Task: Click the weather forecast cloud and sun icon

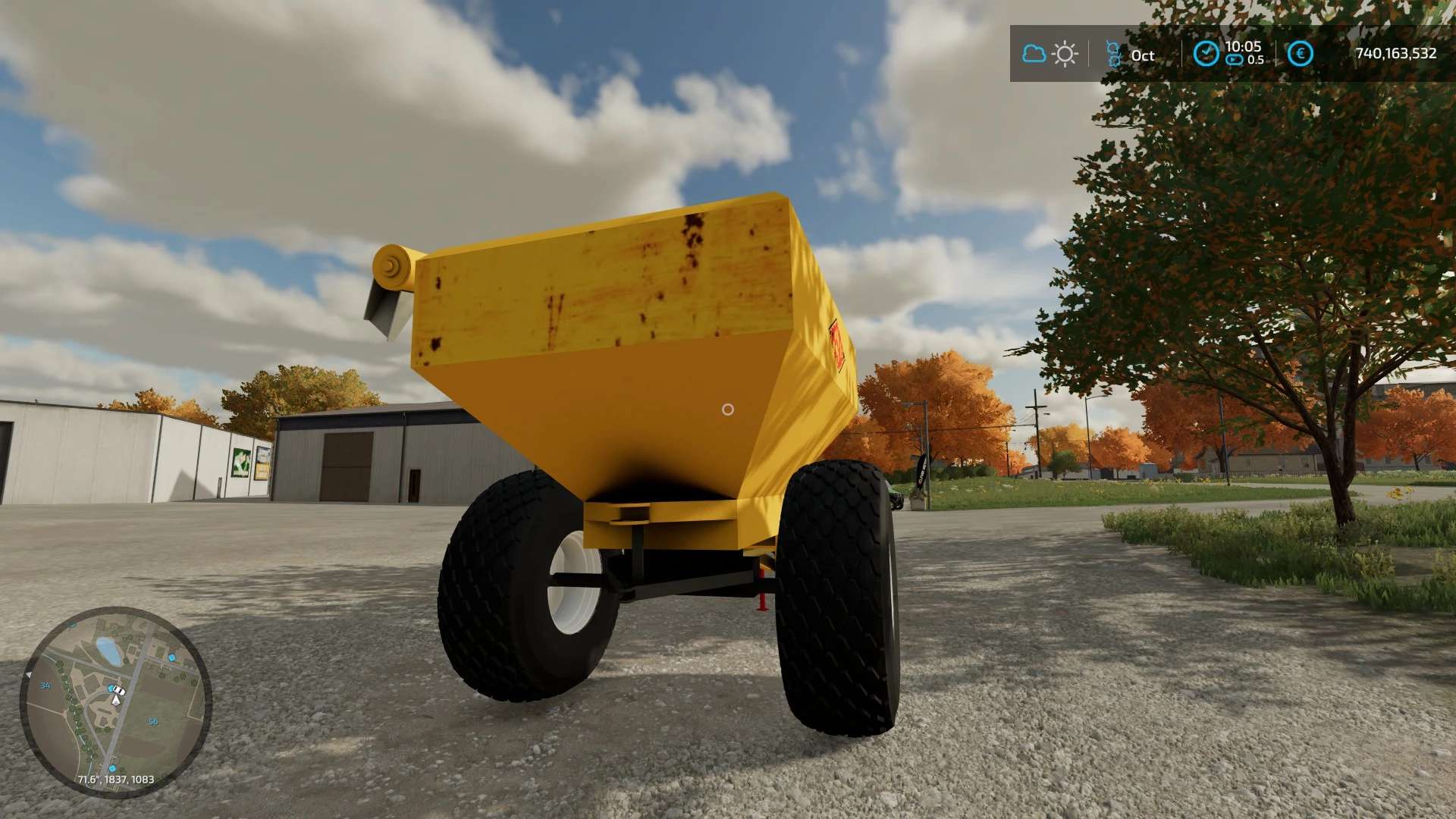Action: 1050,54
